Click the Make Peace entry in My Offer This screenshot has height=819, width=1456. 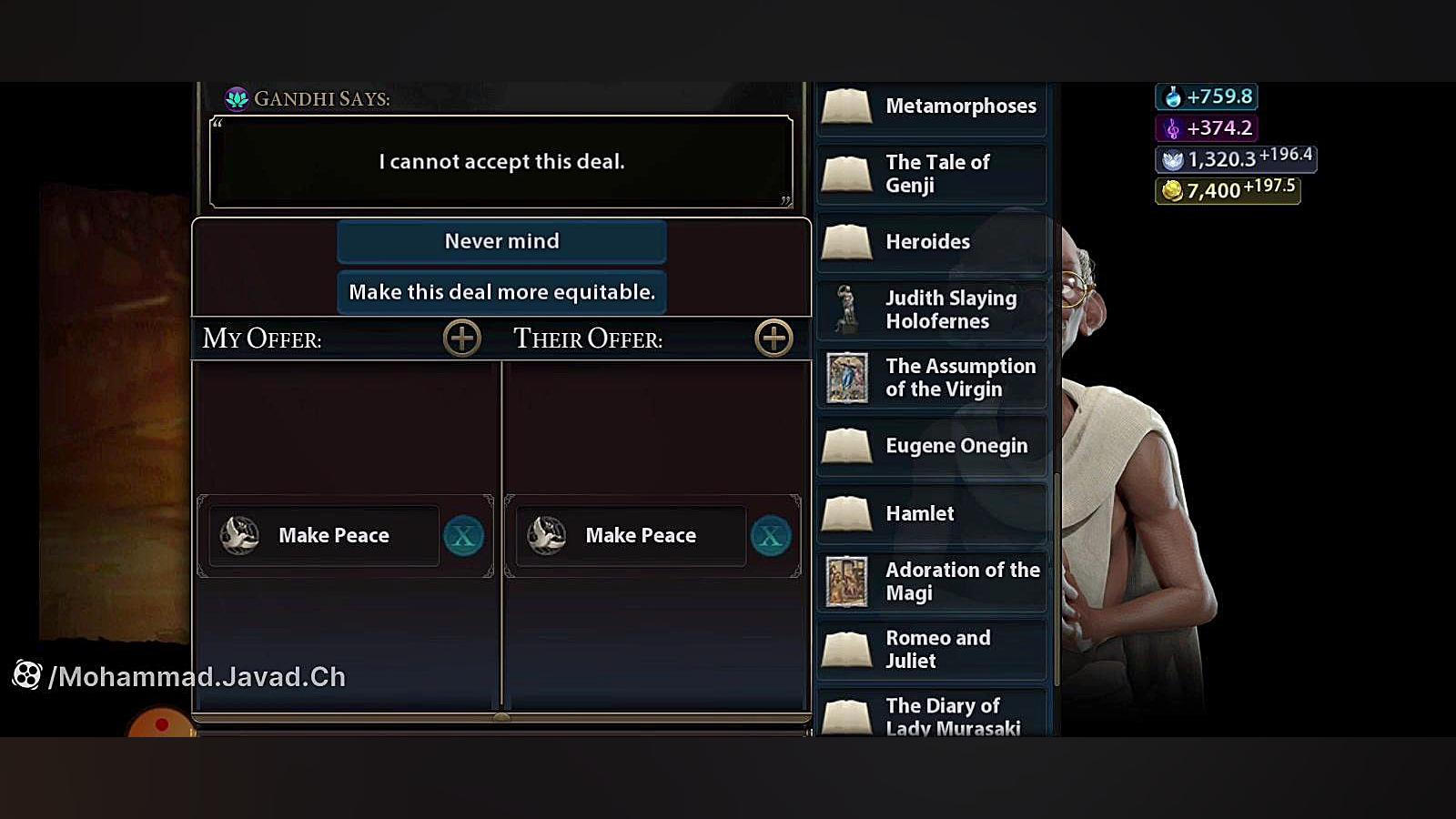click(325, 536)
